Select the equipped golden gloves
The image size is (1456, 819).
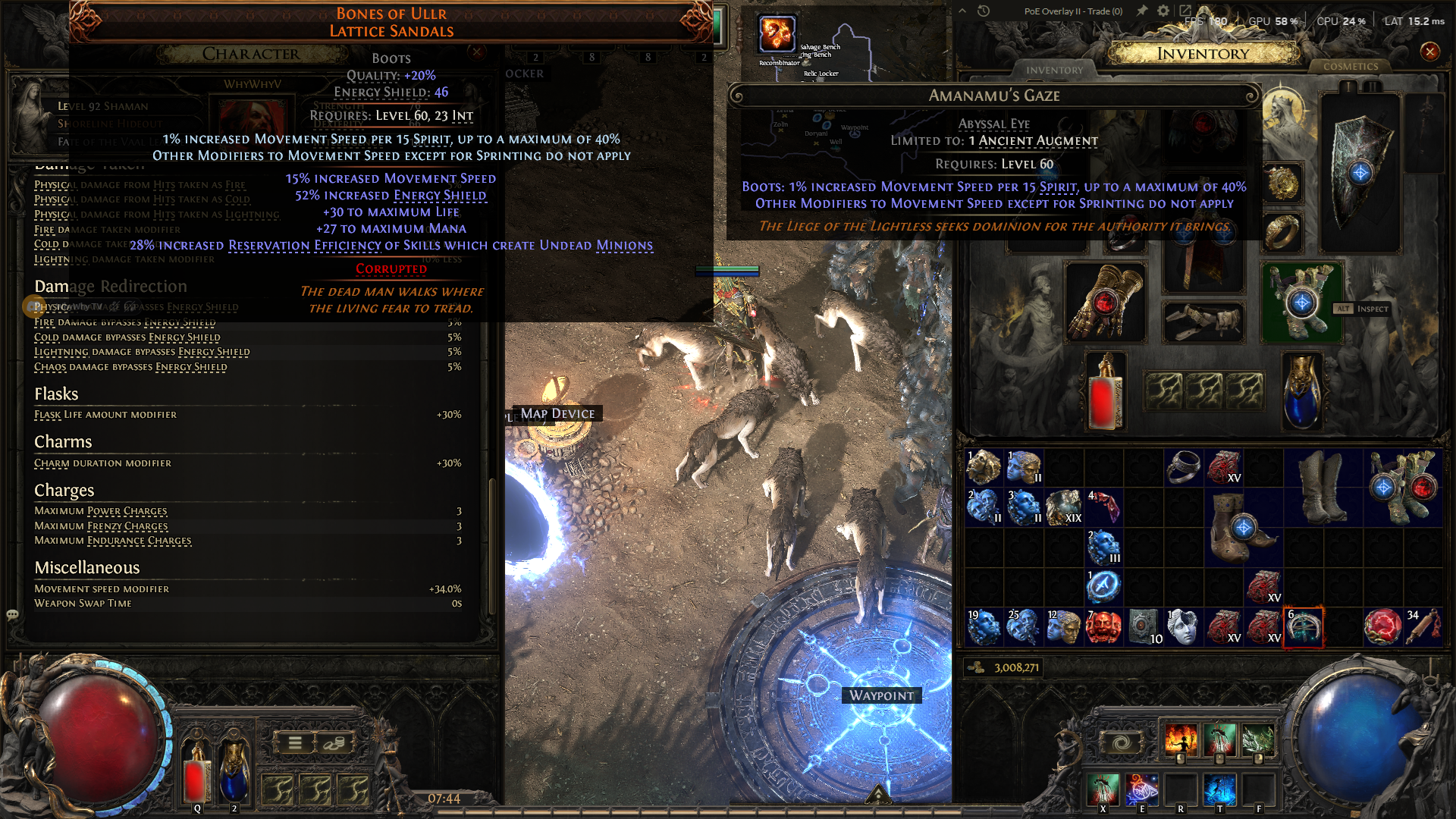click(1104, 302)
